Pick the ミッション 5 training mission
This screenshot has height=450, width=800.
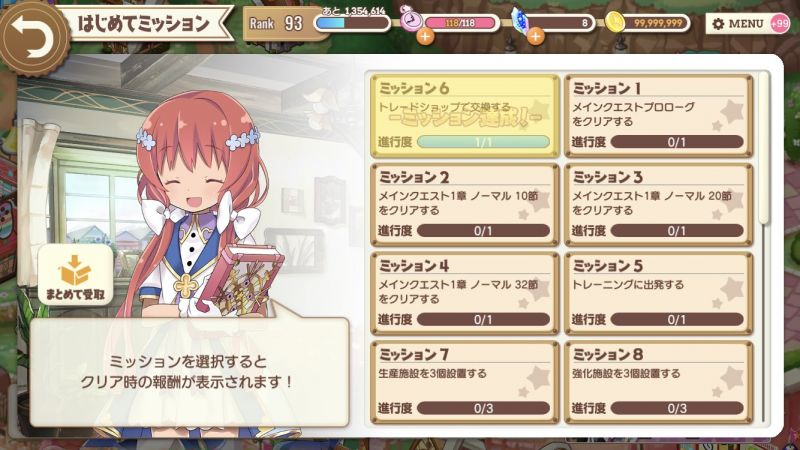pyautogui.click(x=657, y=292)
